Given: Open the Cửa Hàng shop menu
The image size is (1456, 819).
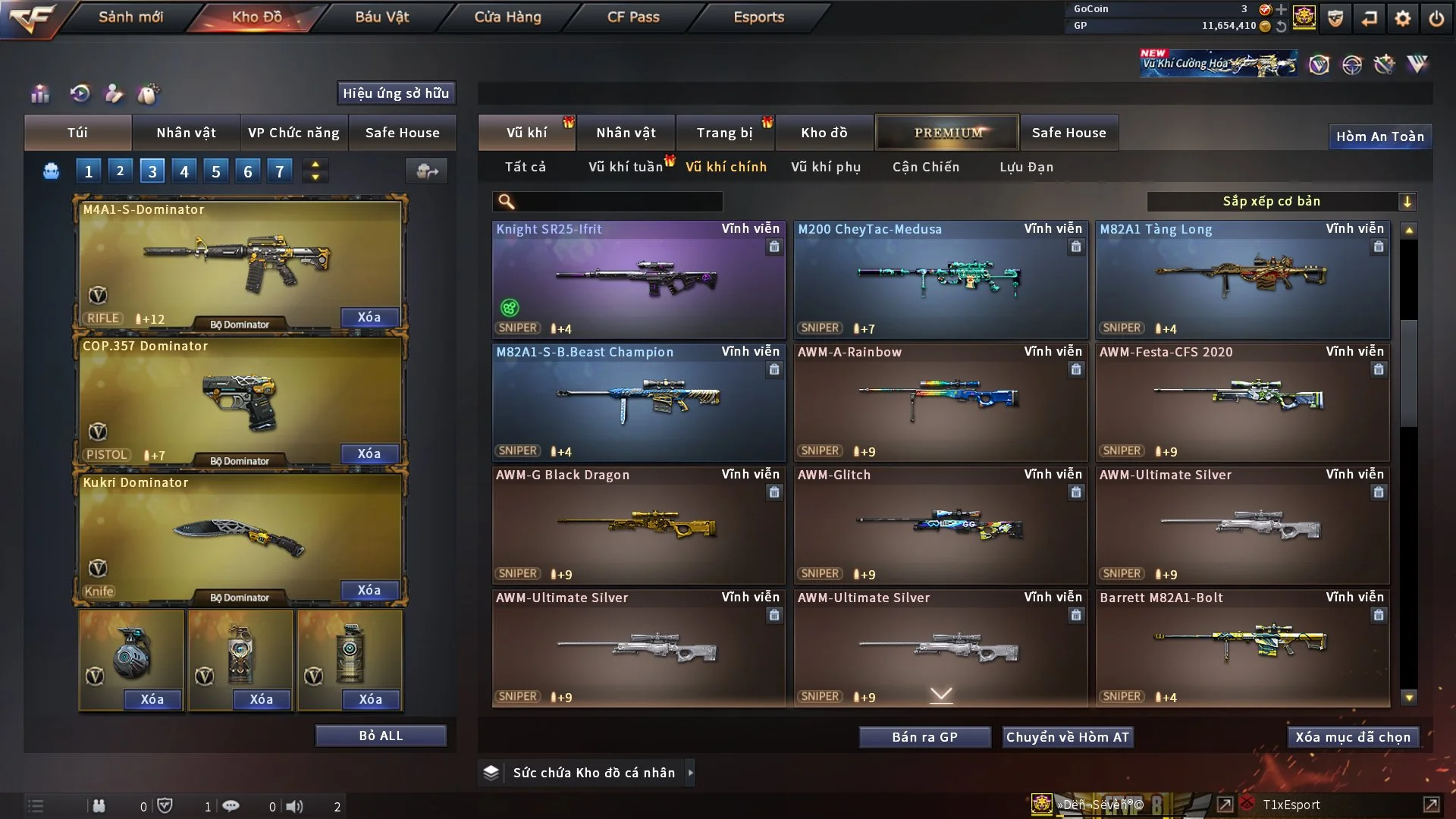Looking at the screenshot, I should coord(507,17).
